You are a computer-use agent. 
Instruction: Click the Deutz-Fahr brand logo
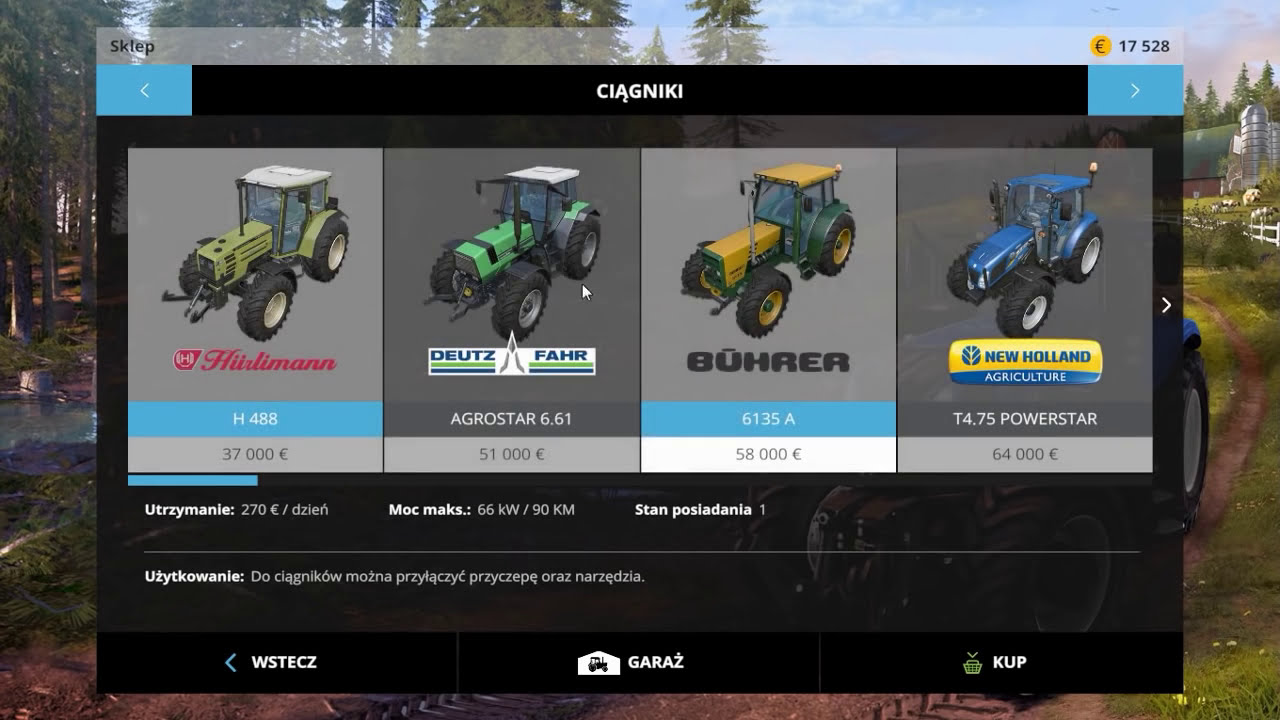[x=510, y=360]
